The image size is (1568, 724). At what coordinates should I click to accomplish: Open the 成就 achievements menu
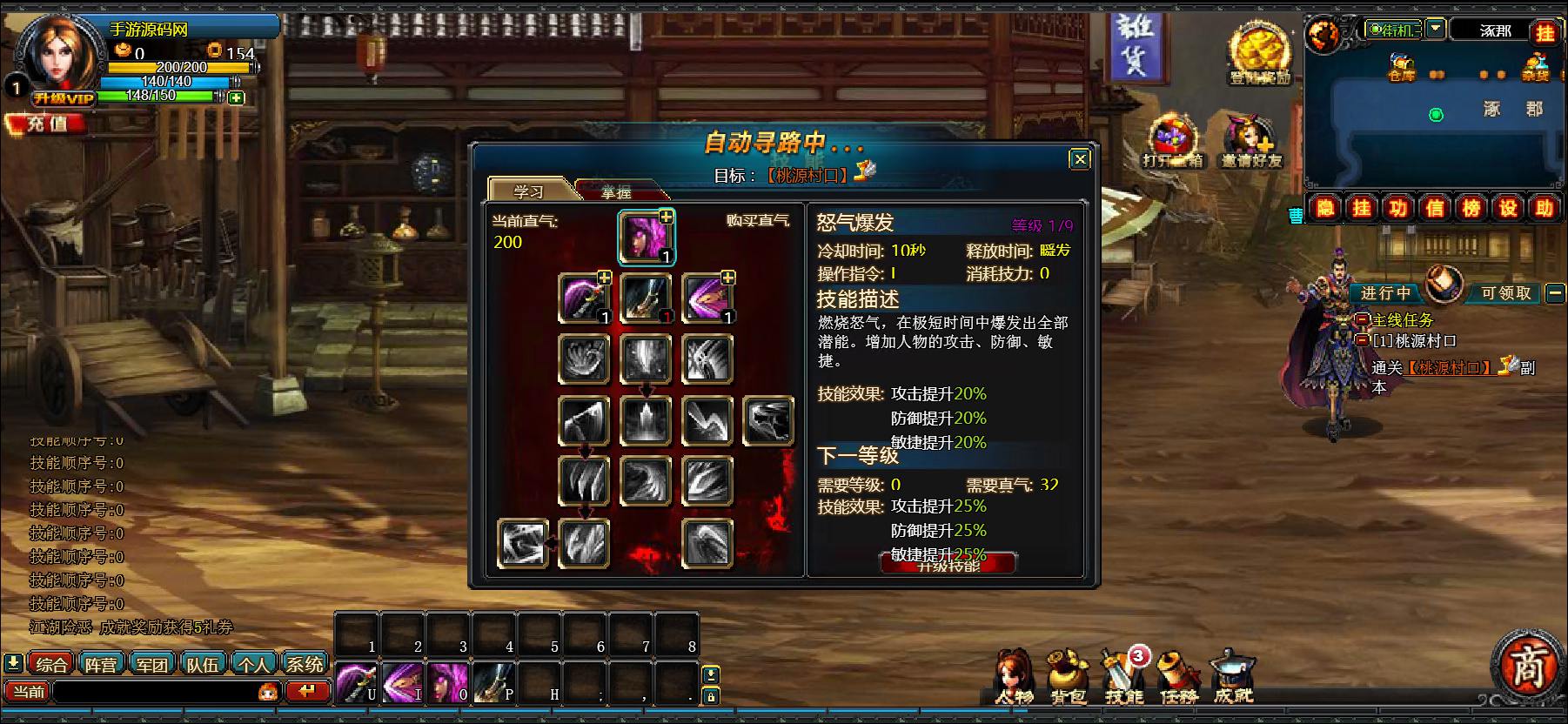tap(1233, 679)
